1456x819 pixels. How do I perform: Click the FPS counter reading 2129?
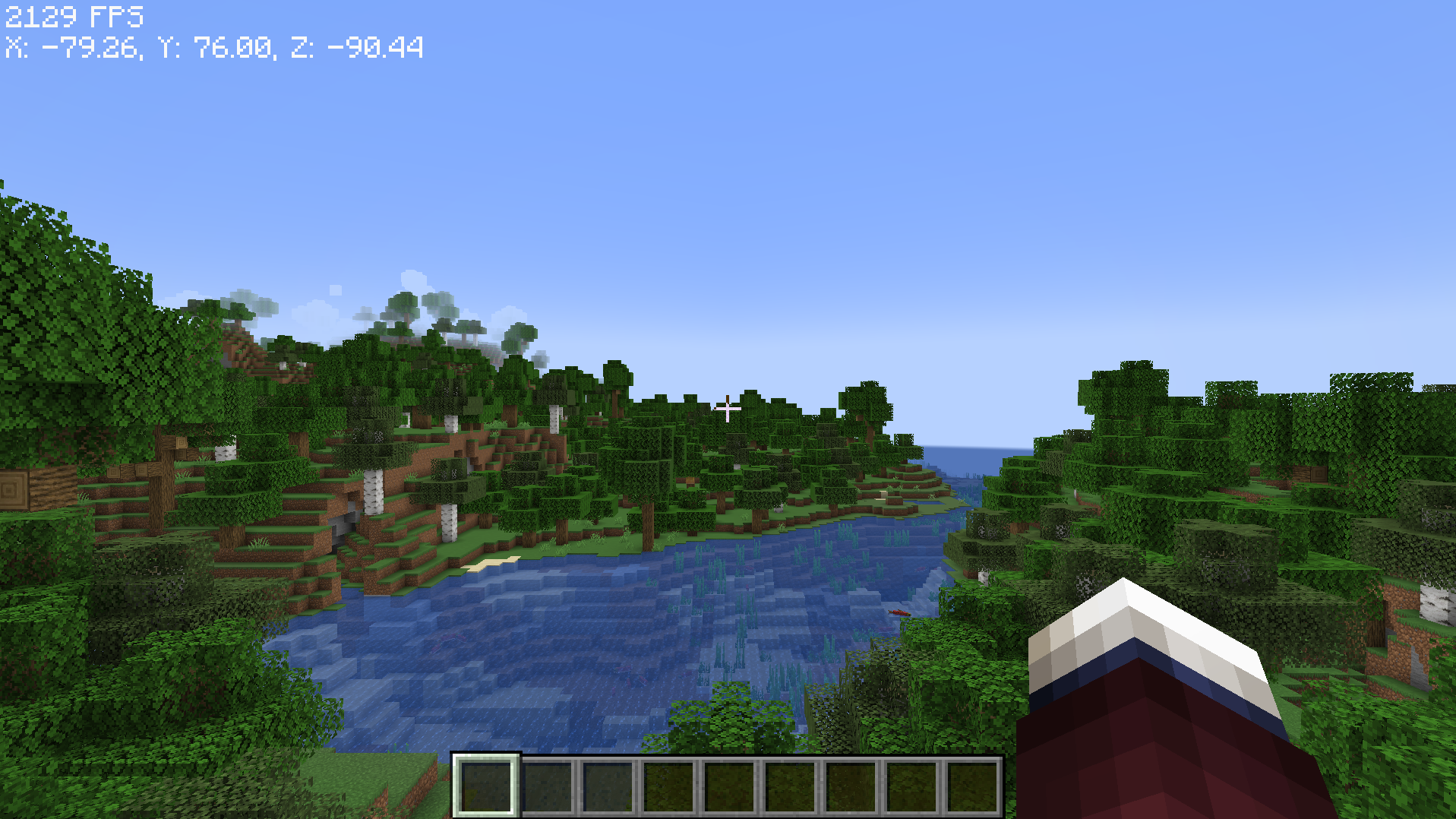coord(72,15)
